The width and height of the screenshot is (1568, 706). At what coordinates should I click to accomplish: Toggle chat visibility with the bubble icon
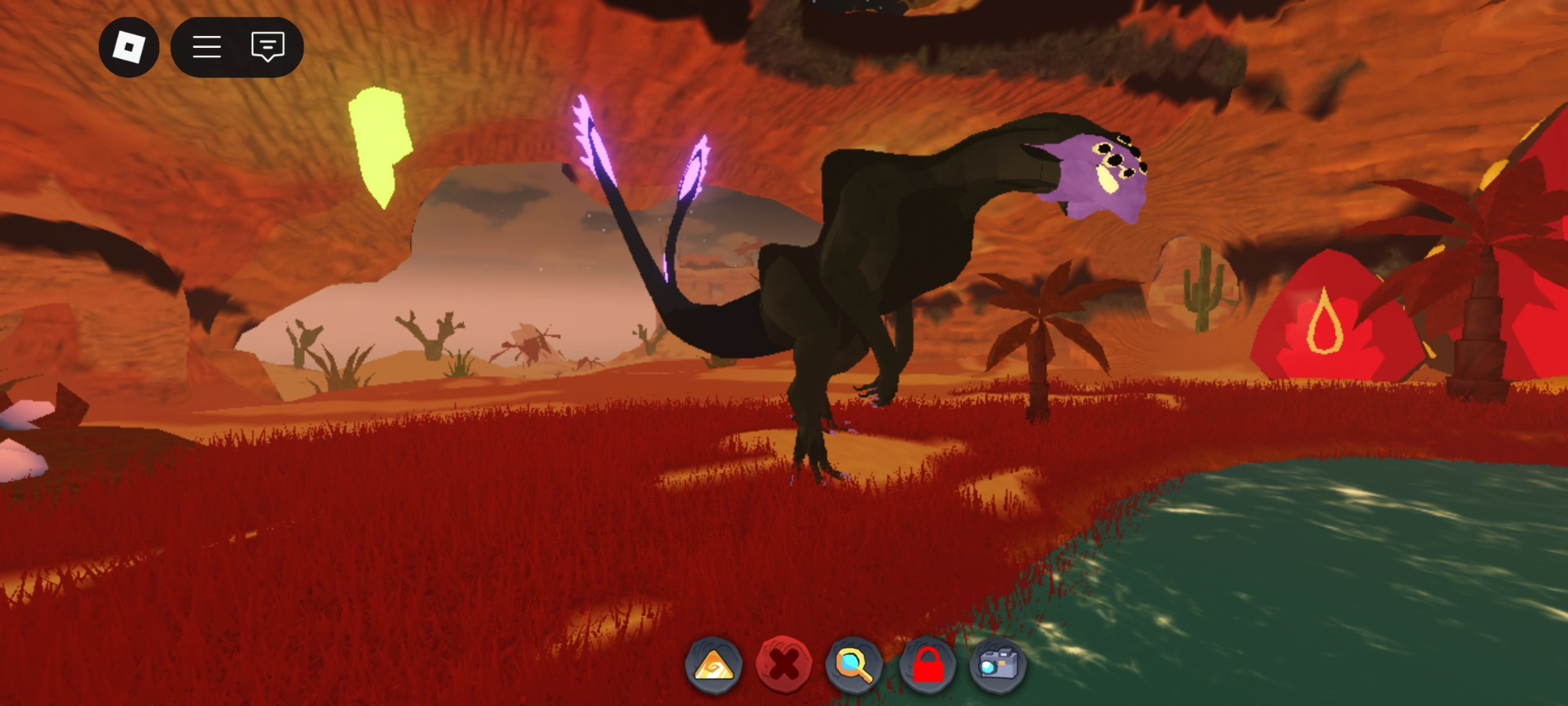click(x=267, y=47)
